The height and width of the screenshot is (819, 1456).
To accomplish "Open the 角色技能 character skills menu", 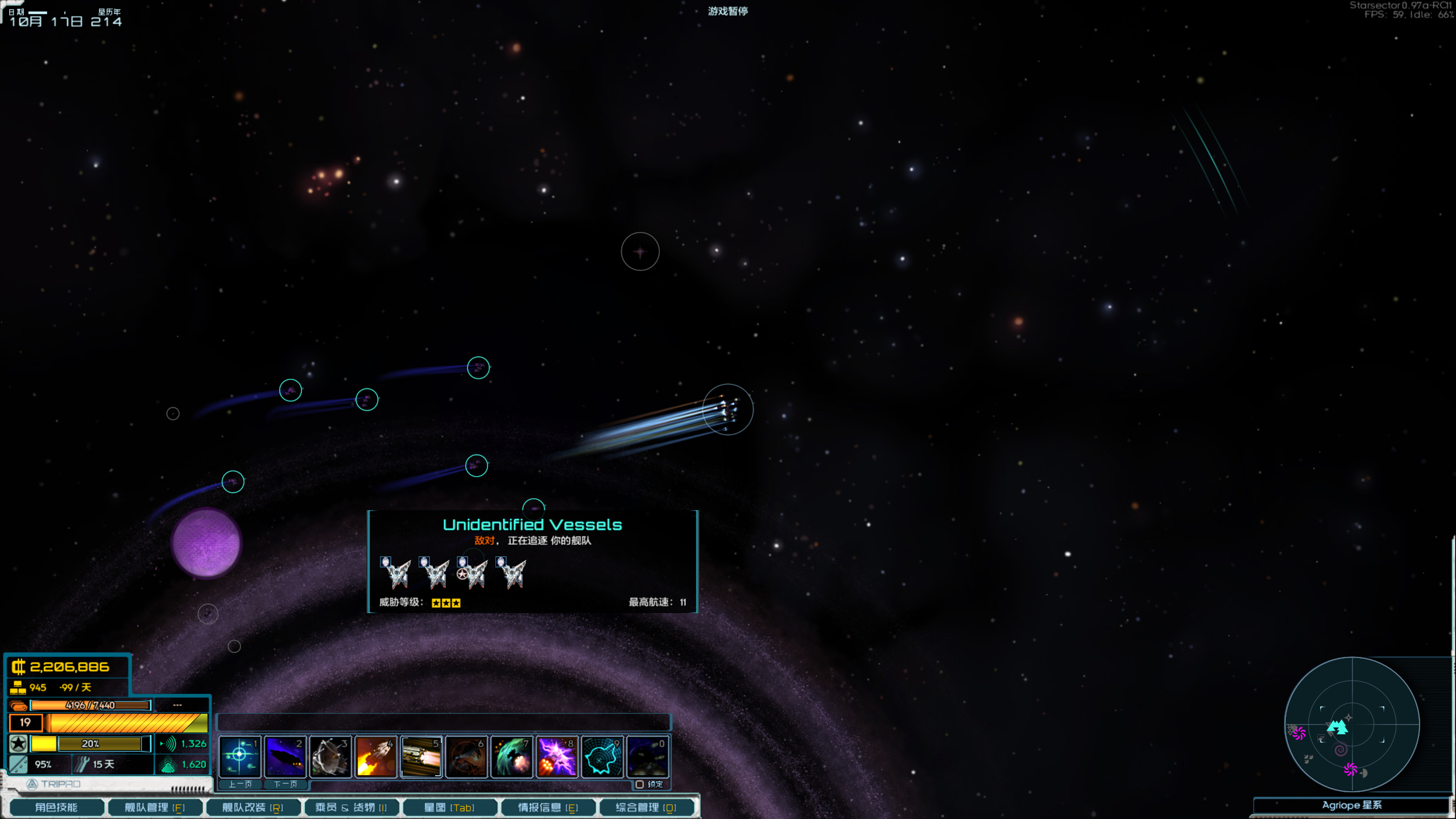I will tap(56, 807).
